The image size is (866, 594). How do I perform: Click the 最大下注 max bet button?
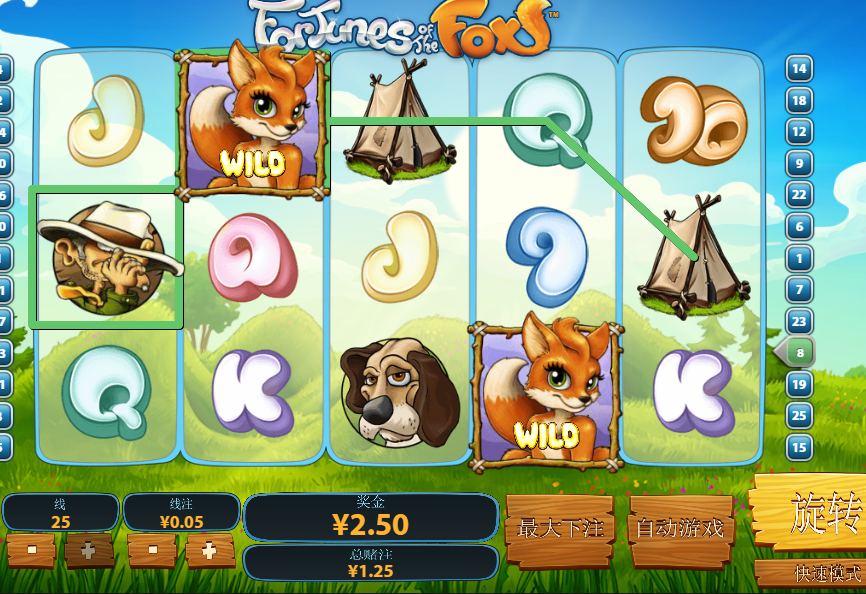(x=558, y=527)
